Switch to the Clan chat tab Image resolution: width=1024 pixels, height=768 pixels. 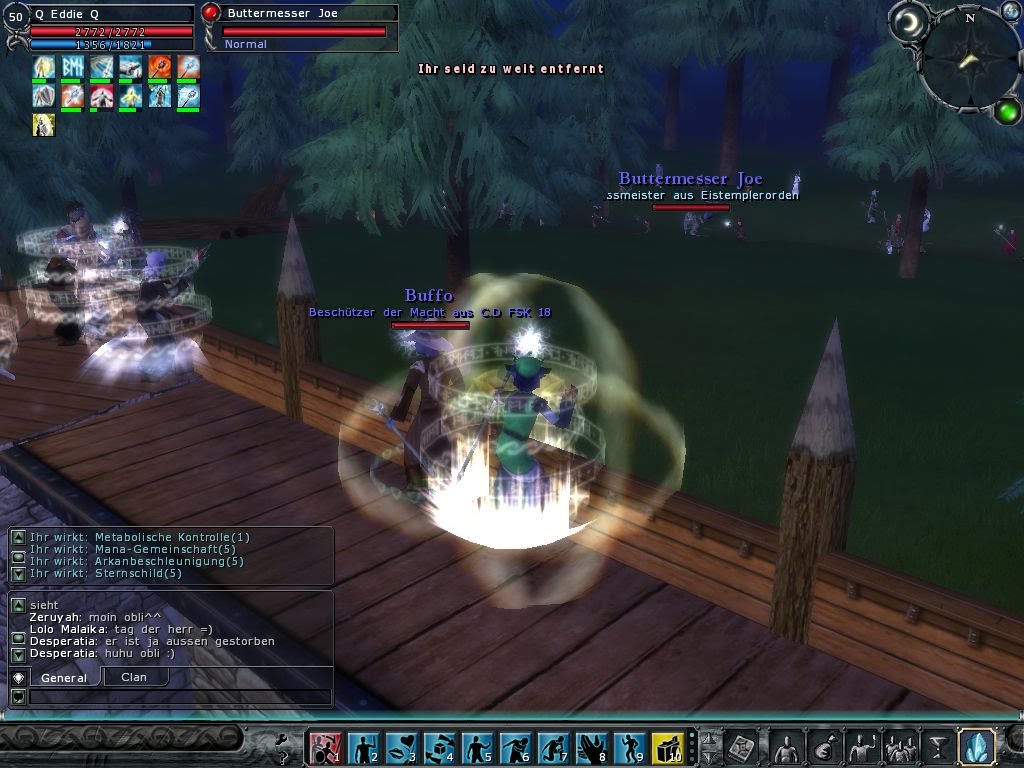(134, 677)
